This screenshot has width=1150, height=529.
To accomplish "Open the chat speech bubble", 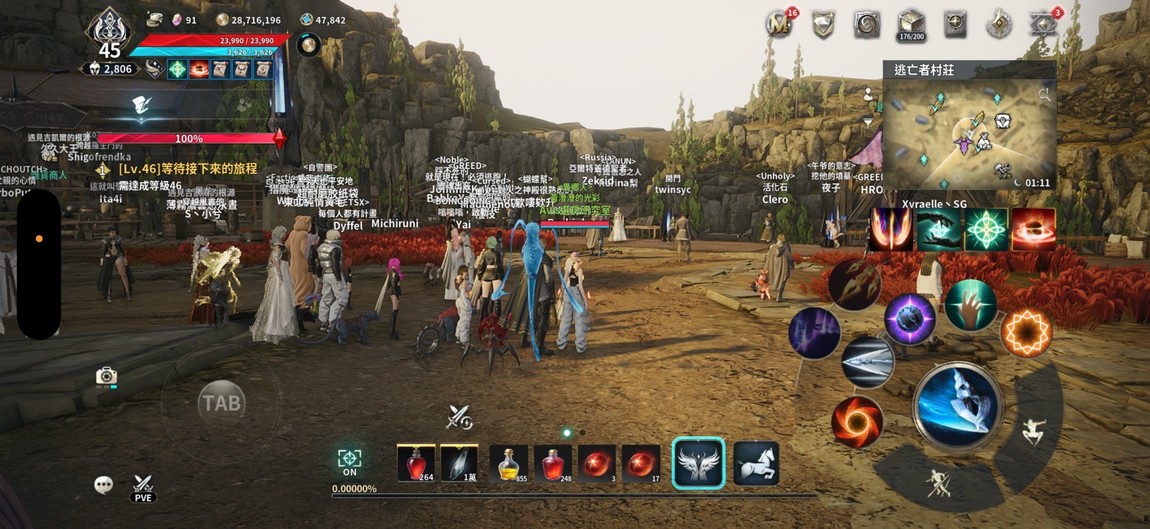I will click(104, 485).
